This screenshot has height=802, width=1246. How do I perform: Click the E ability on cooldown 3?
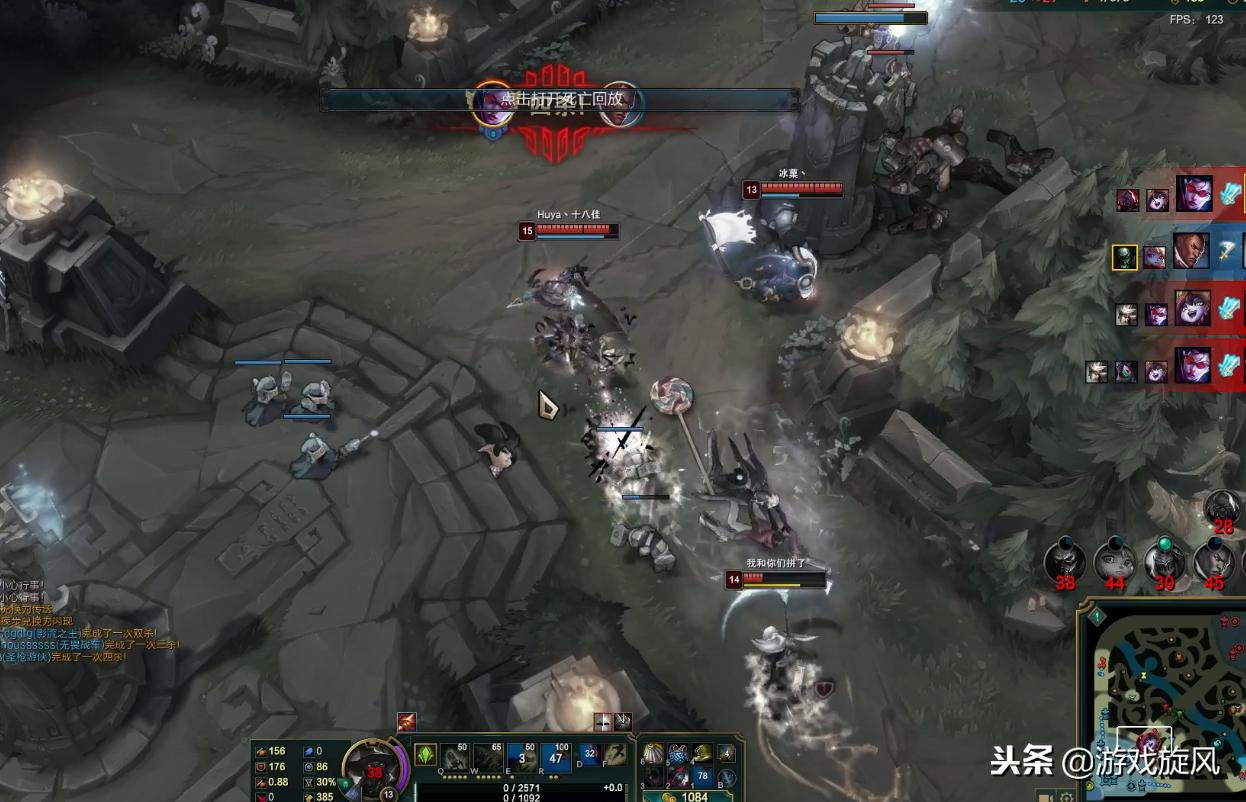521,757
